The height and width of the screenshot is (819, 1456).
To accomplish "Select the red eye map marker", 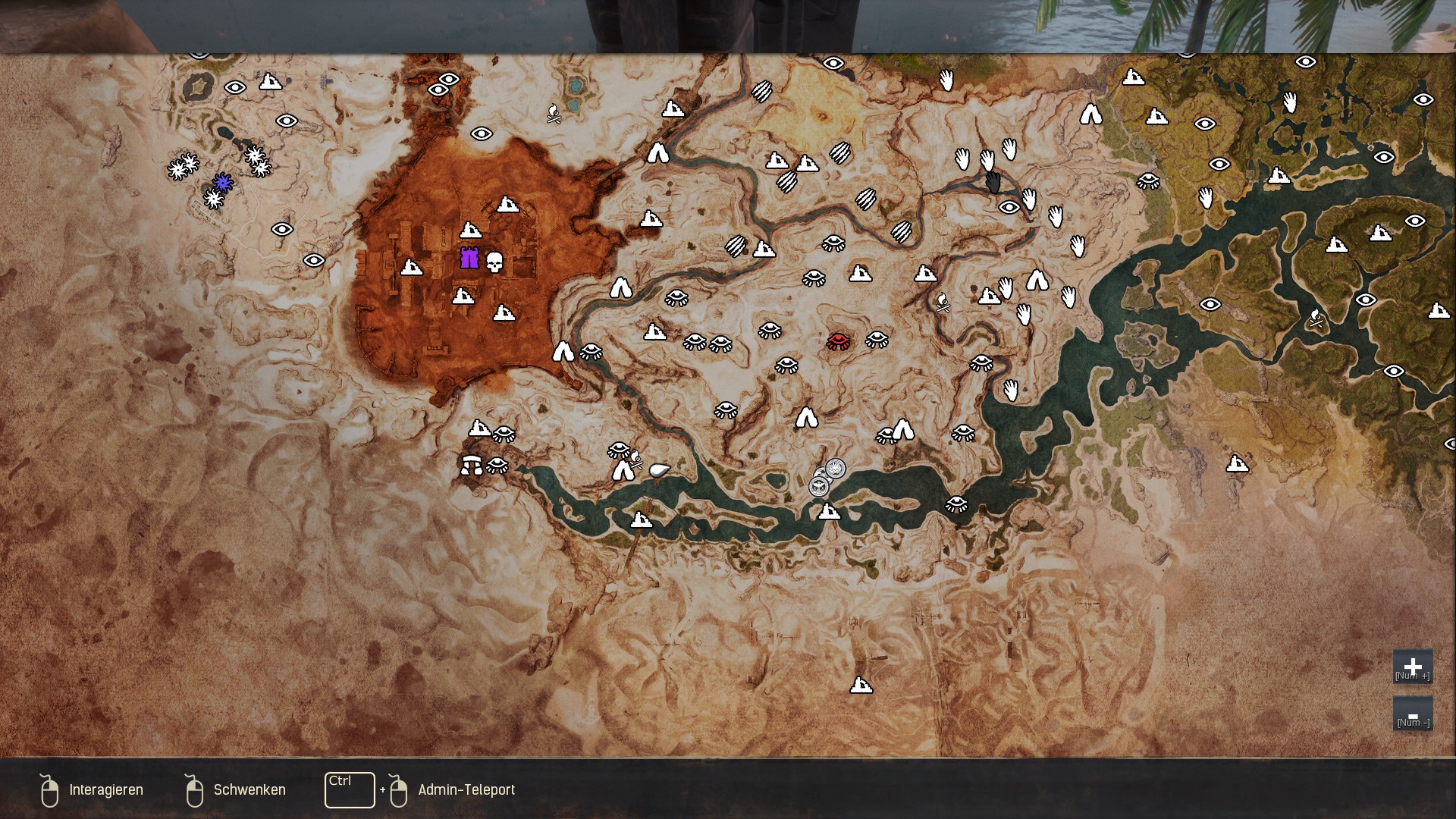I will pyautogui.click(x=837, y=340).
